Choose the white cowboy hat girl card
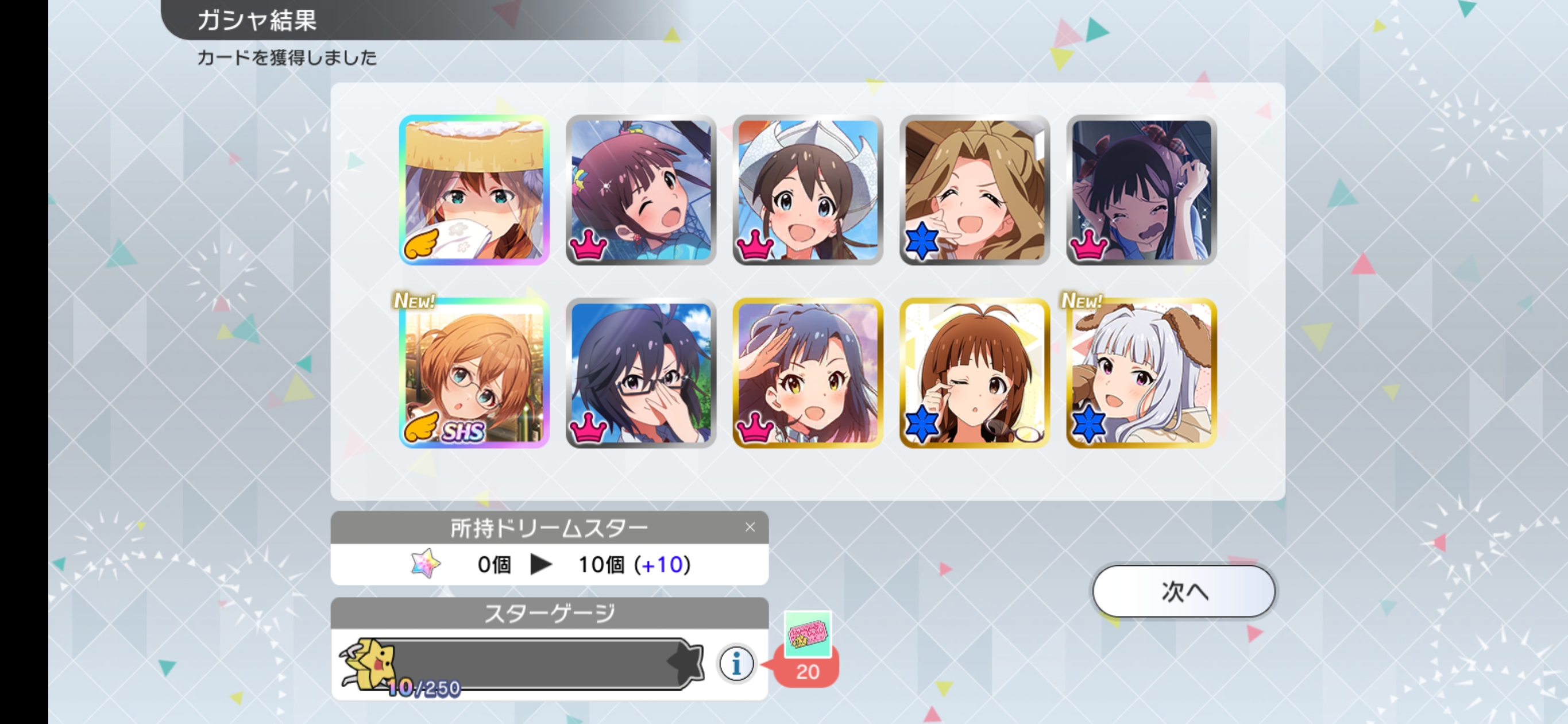The image size is (1568, 724). [x=807, y=190]
